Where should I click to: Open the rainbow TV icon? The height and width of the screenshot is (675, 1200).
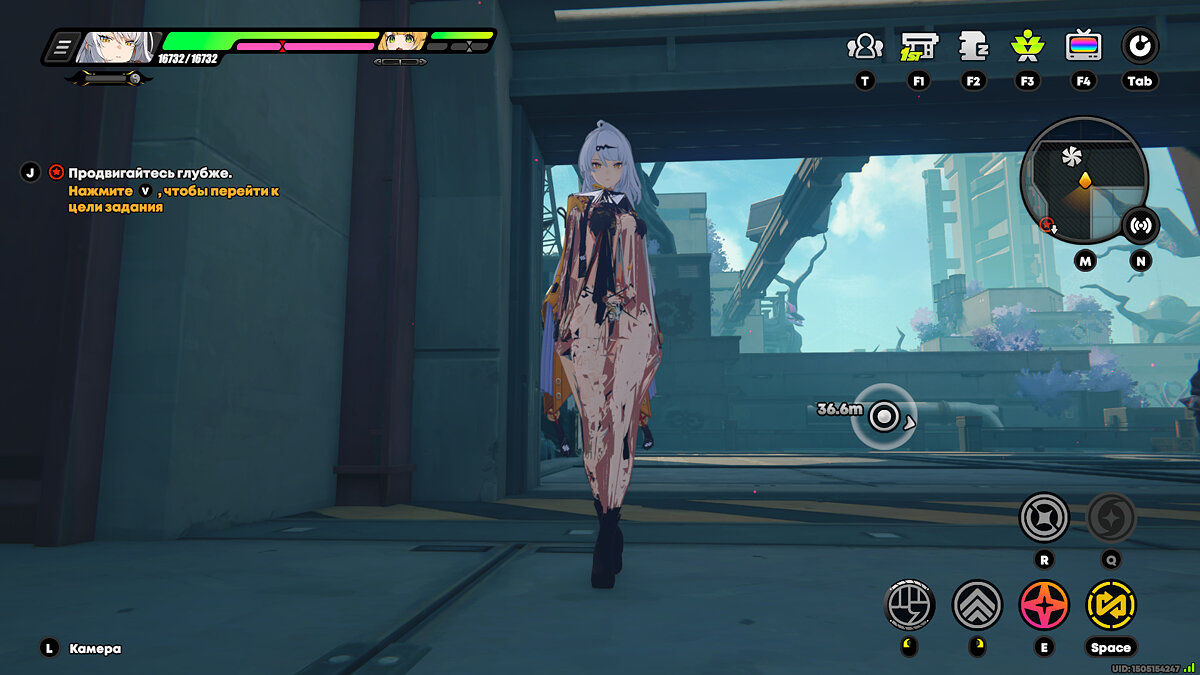[1083, 46]
